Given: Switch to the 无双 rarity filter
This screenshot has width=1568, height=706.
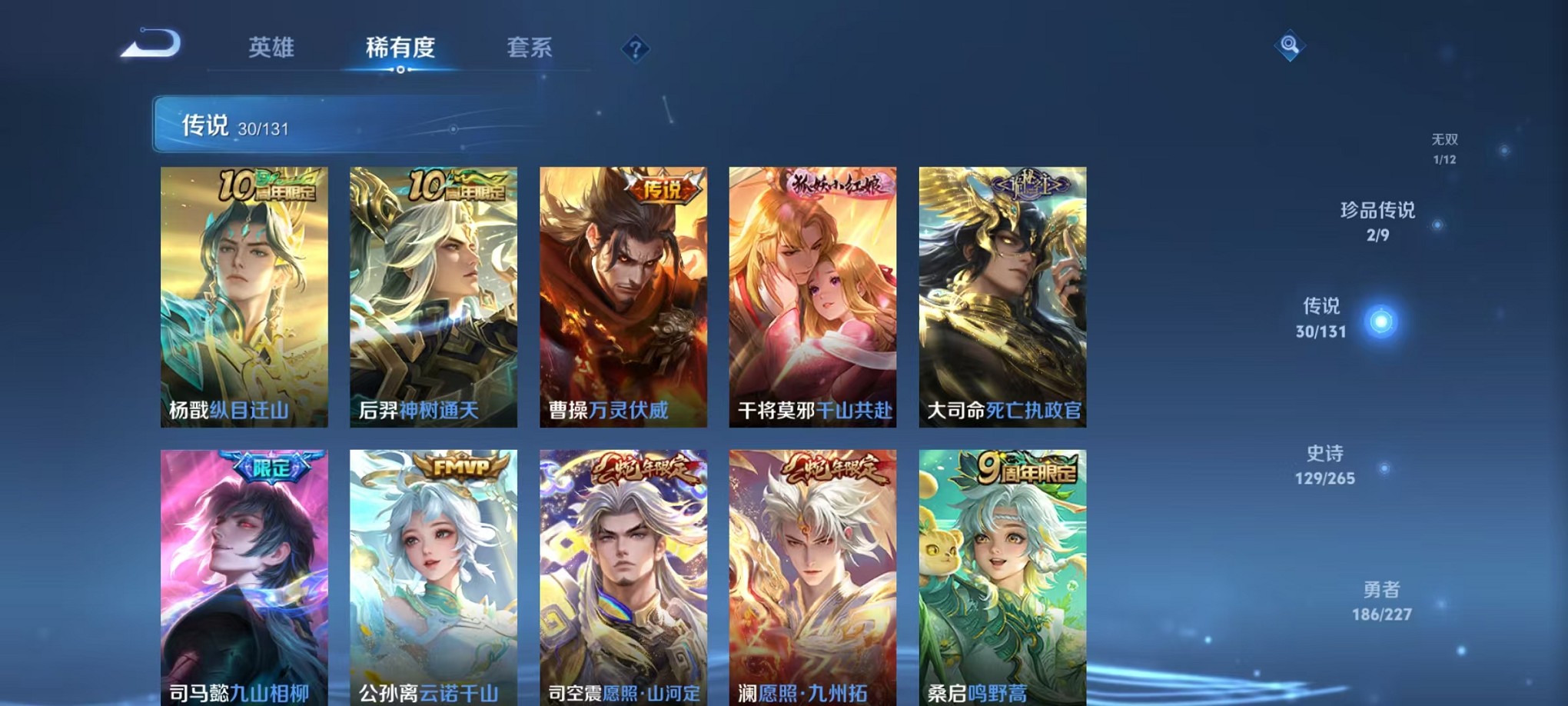Looking at the screenshot, I should (1445, 146).
